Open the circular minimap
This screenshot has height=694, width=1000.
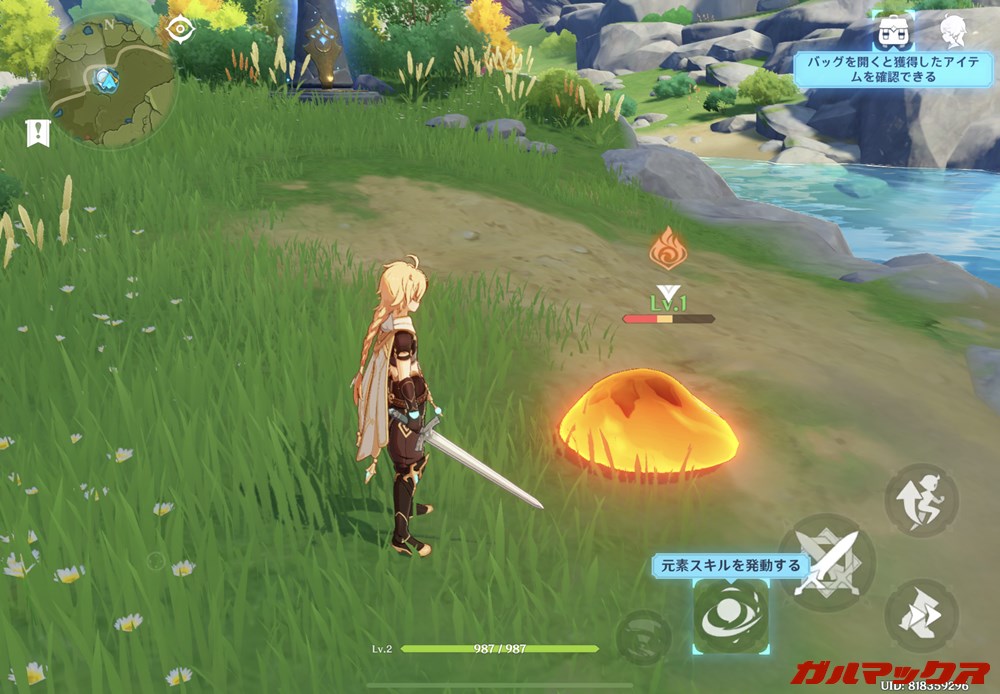tap(108, 82)
